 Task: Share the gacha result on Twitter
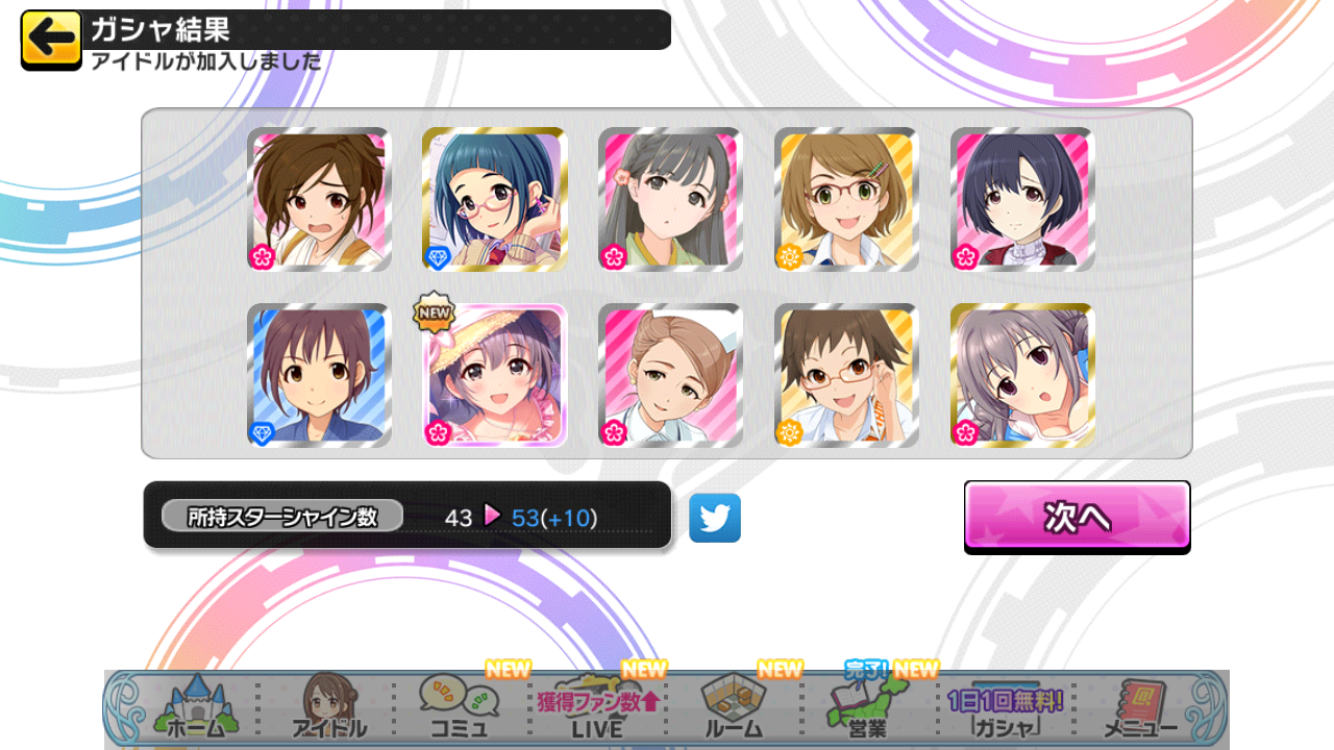pyautogui.click(x=716, y=517)
